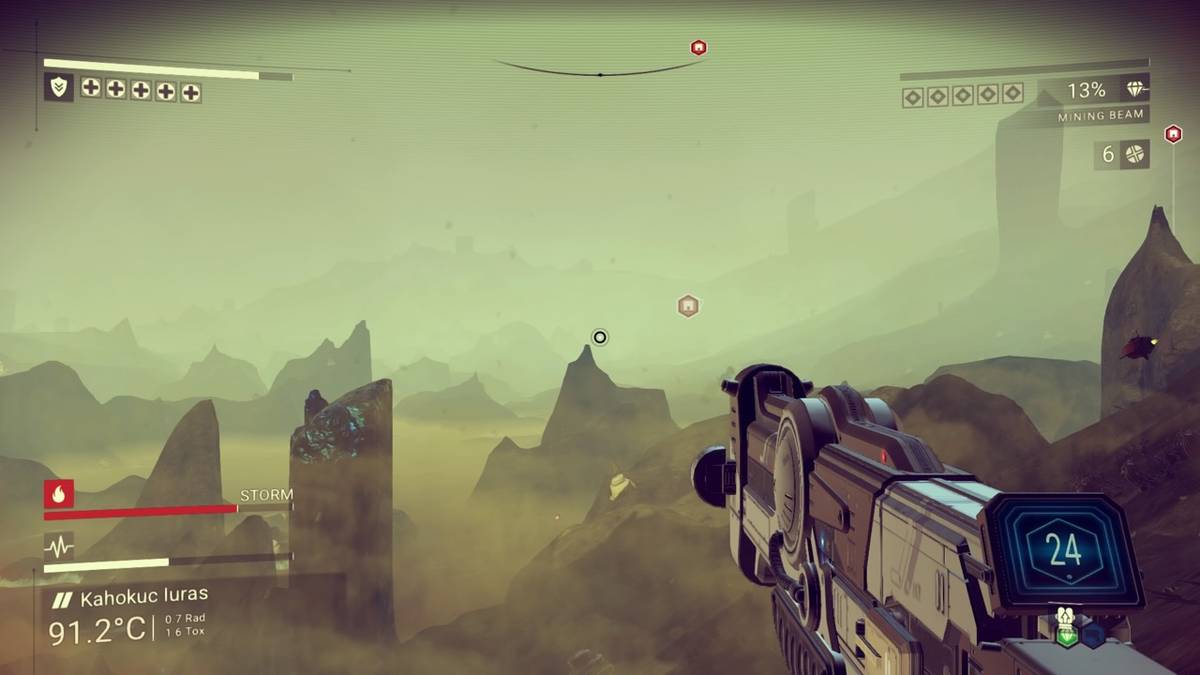This screenshot has width=1200, height=675.
Task: Click the life support pulse icon
Action: tap(58, 546)
